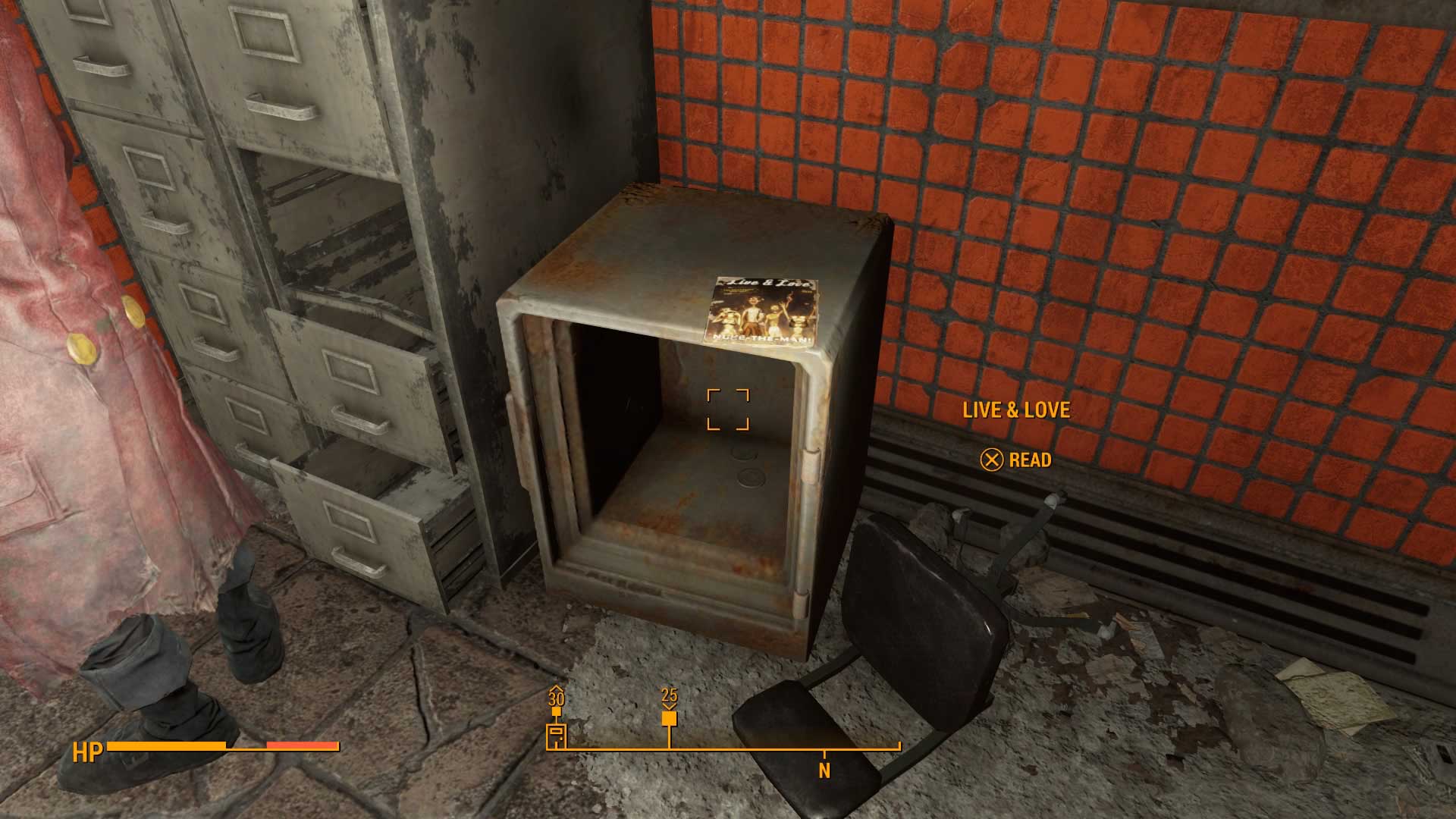
Task: Click the crosshair reticle inside the safe
Action: coord(730,409)
